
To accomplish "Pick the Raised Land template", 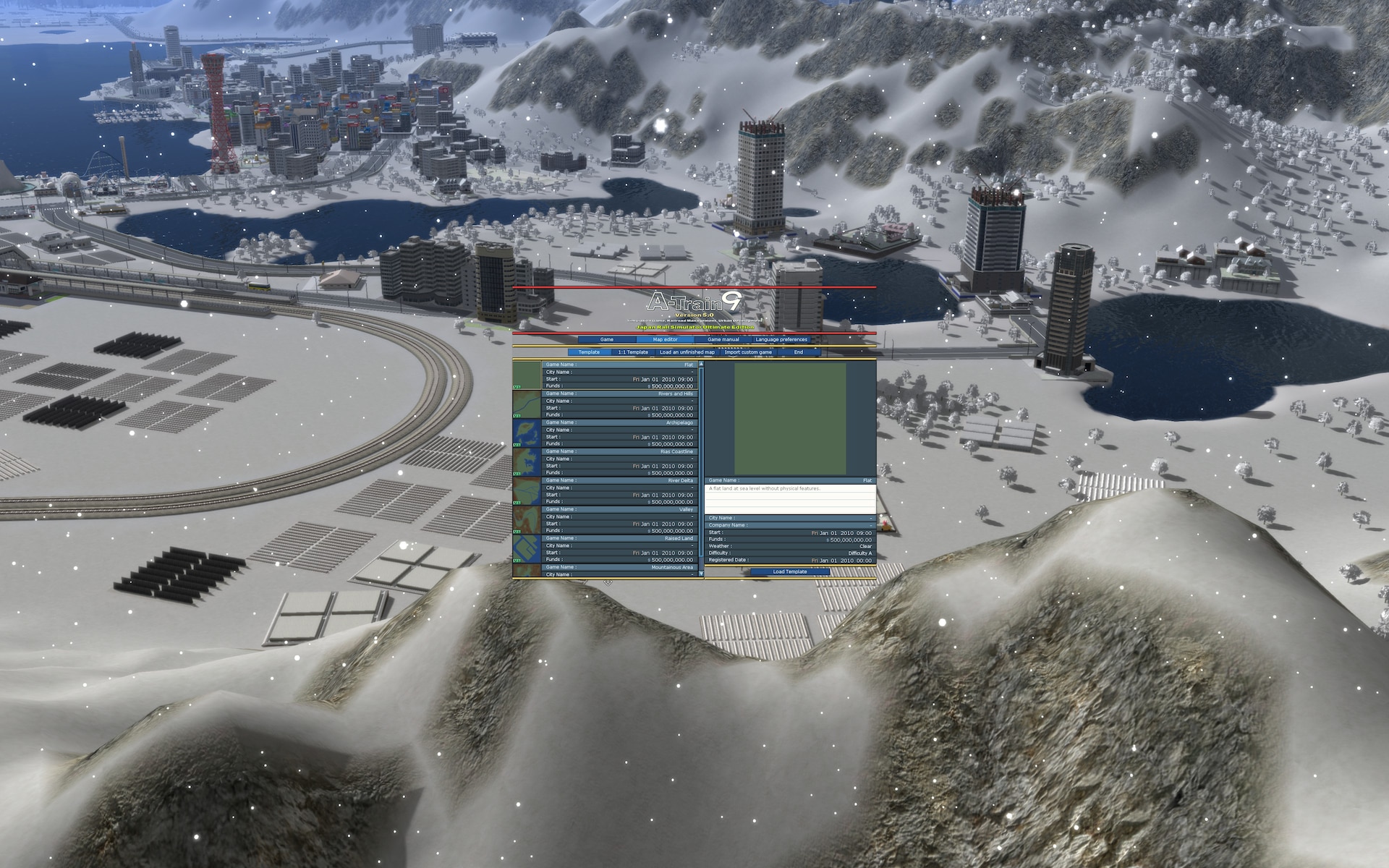I will (x=619, y=549).
